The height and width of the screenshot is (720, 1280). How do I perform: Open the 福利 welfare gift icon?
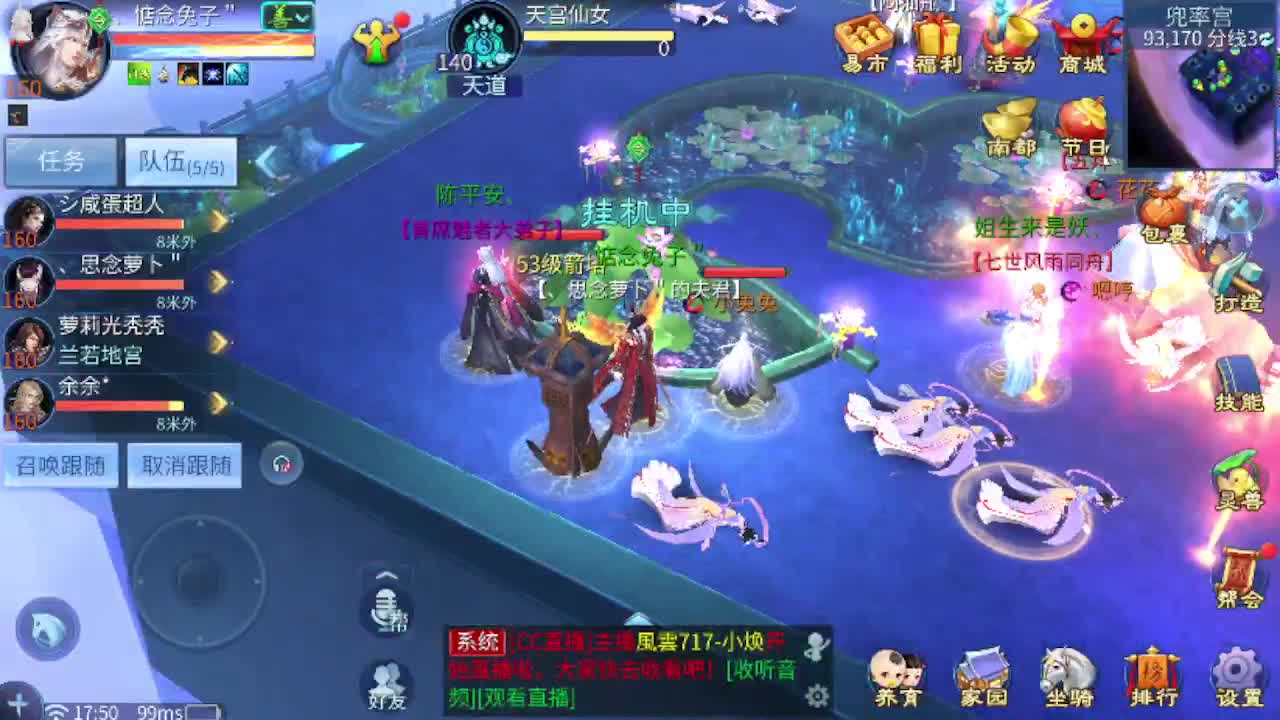point(938,35)
